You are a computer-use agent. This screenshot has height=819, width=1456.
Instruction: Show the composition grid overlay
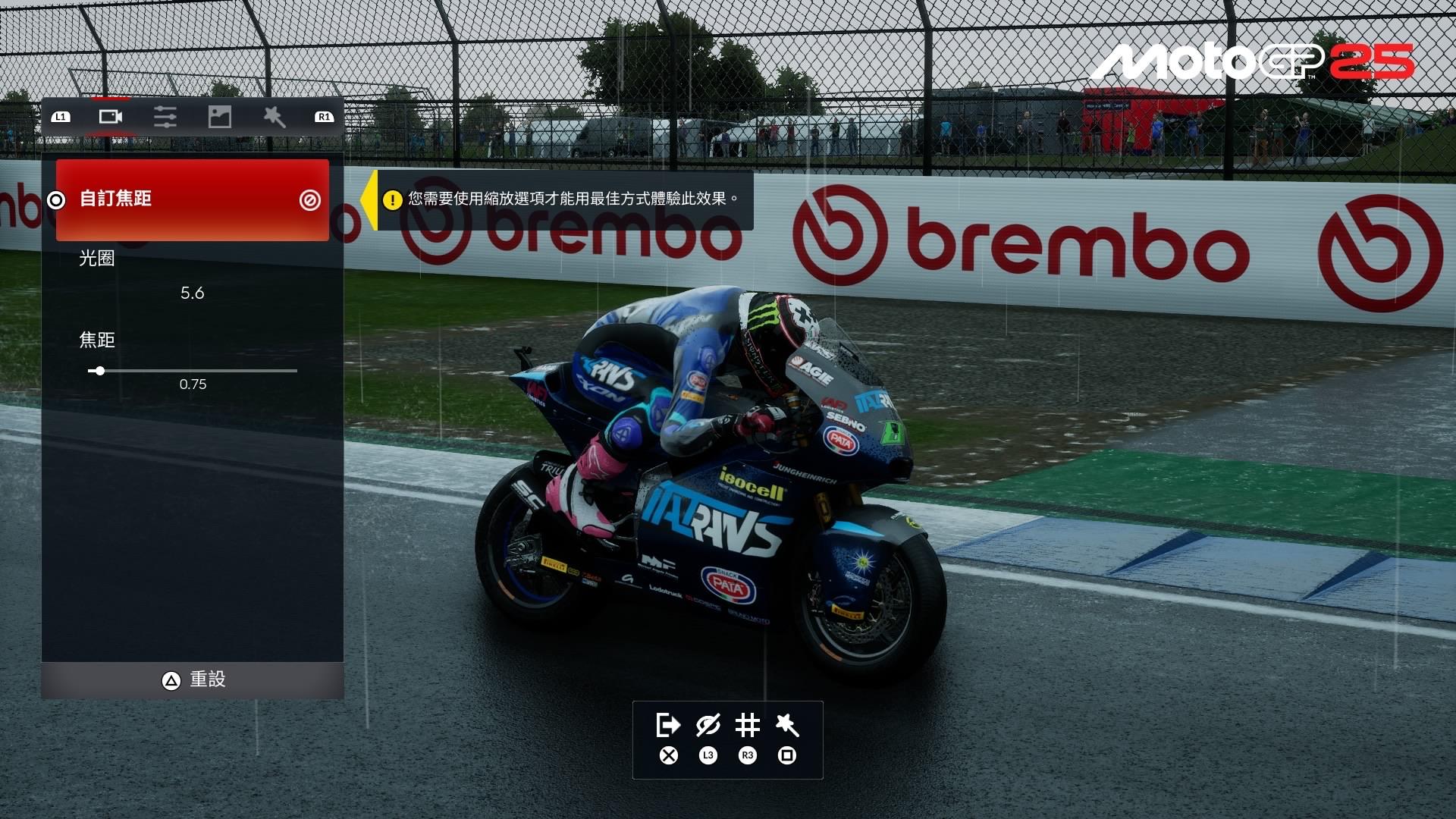click(748, 726)
